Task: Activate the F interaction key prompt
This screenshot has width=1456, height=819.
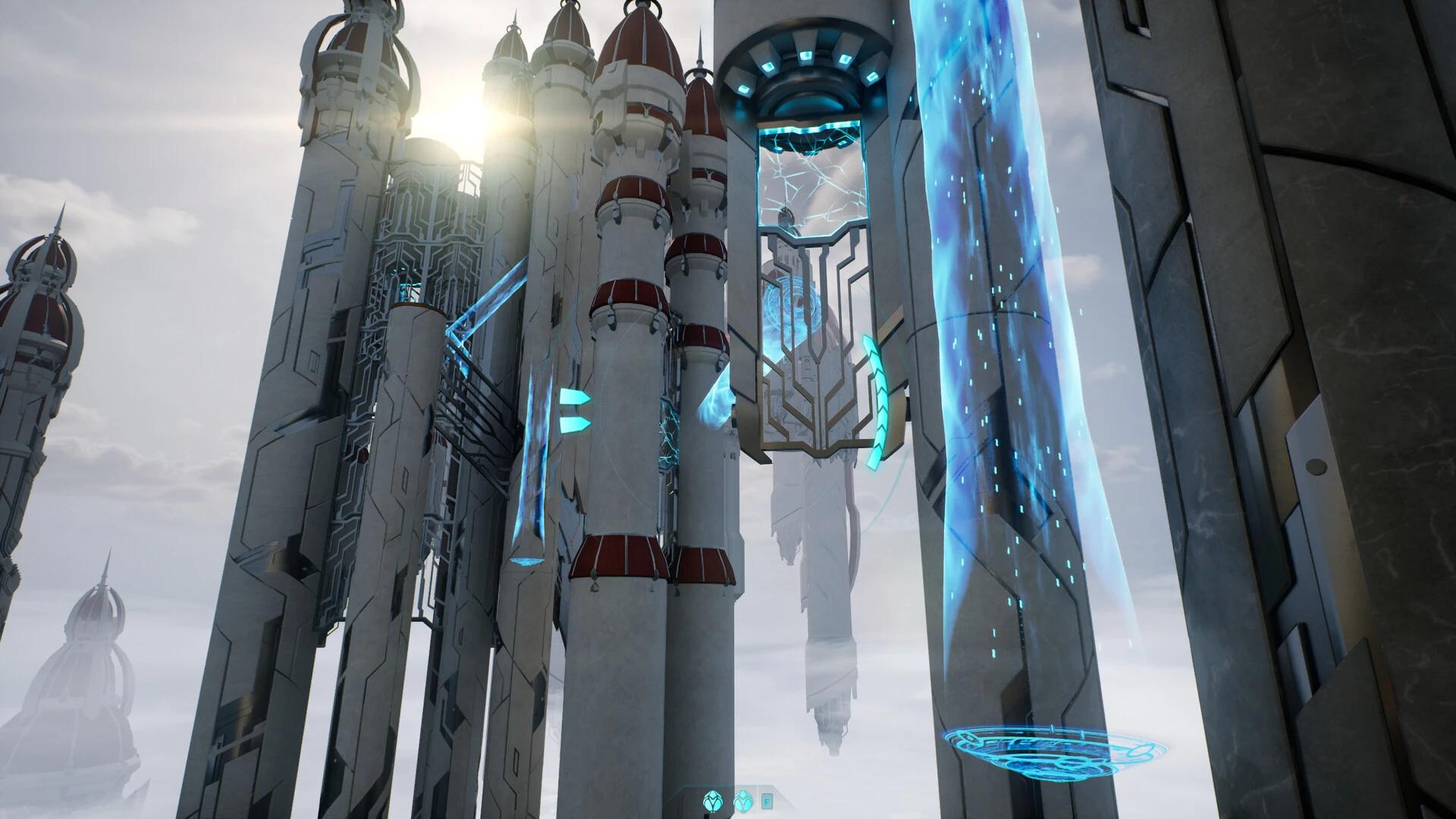Action: (767, 802)
